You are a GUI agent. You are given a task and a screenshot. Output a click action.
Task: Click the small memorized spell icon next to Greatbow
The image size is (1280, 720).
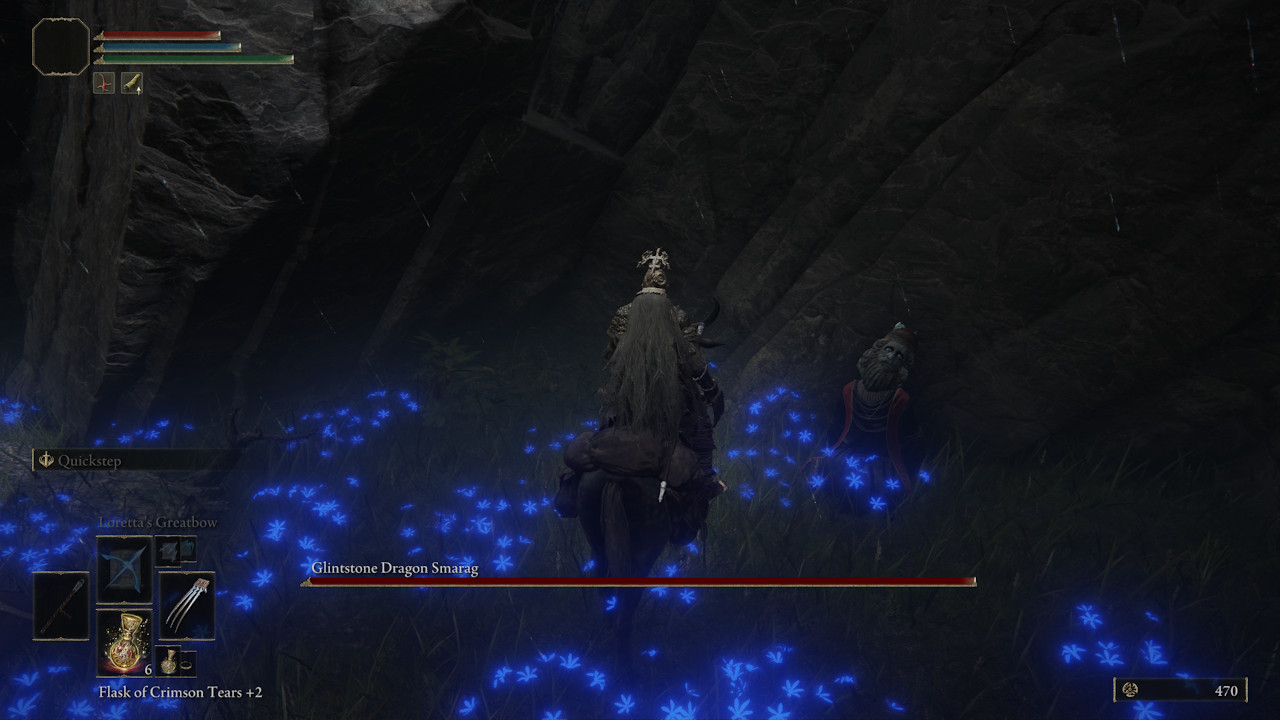pyautogui.click(x=167, y=553)
